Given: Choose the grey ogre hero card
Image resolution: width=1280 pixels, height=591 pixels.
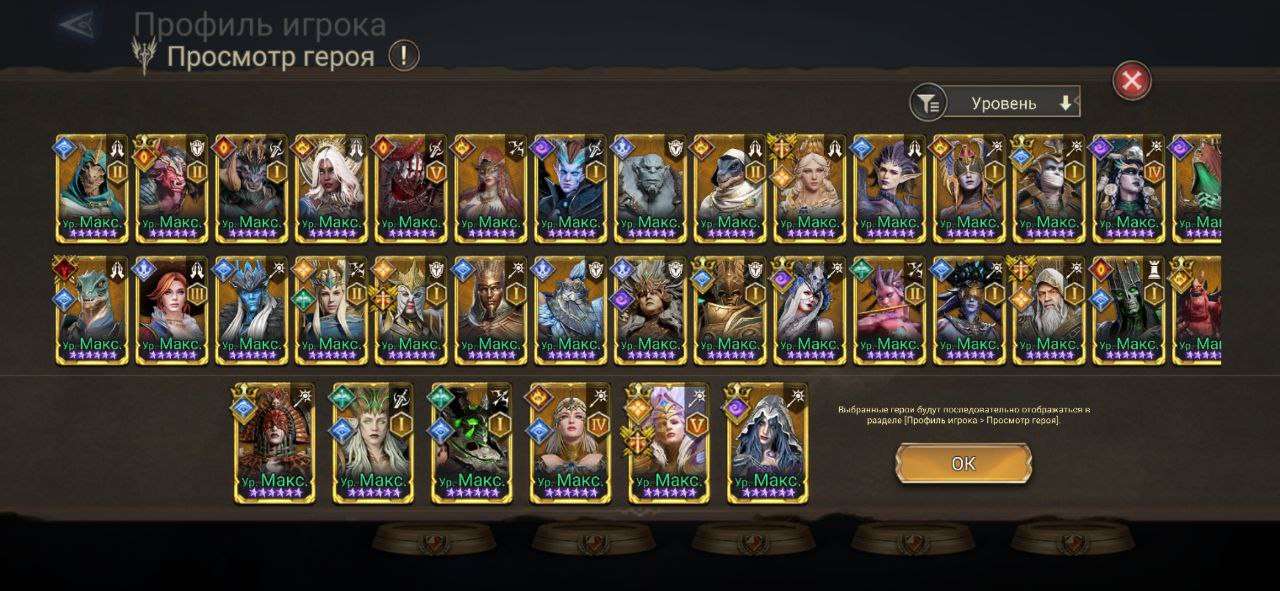Looking at the screenshot, I should pyautogui.click(x=651, y=190).
